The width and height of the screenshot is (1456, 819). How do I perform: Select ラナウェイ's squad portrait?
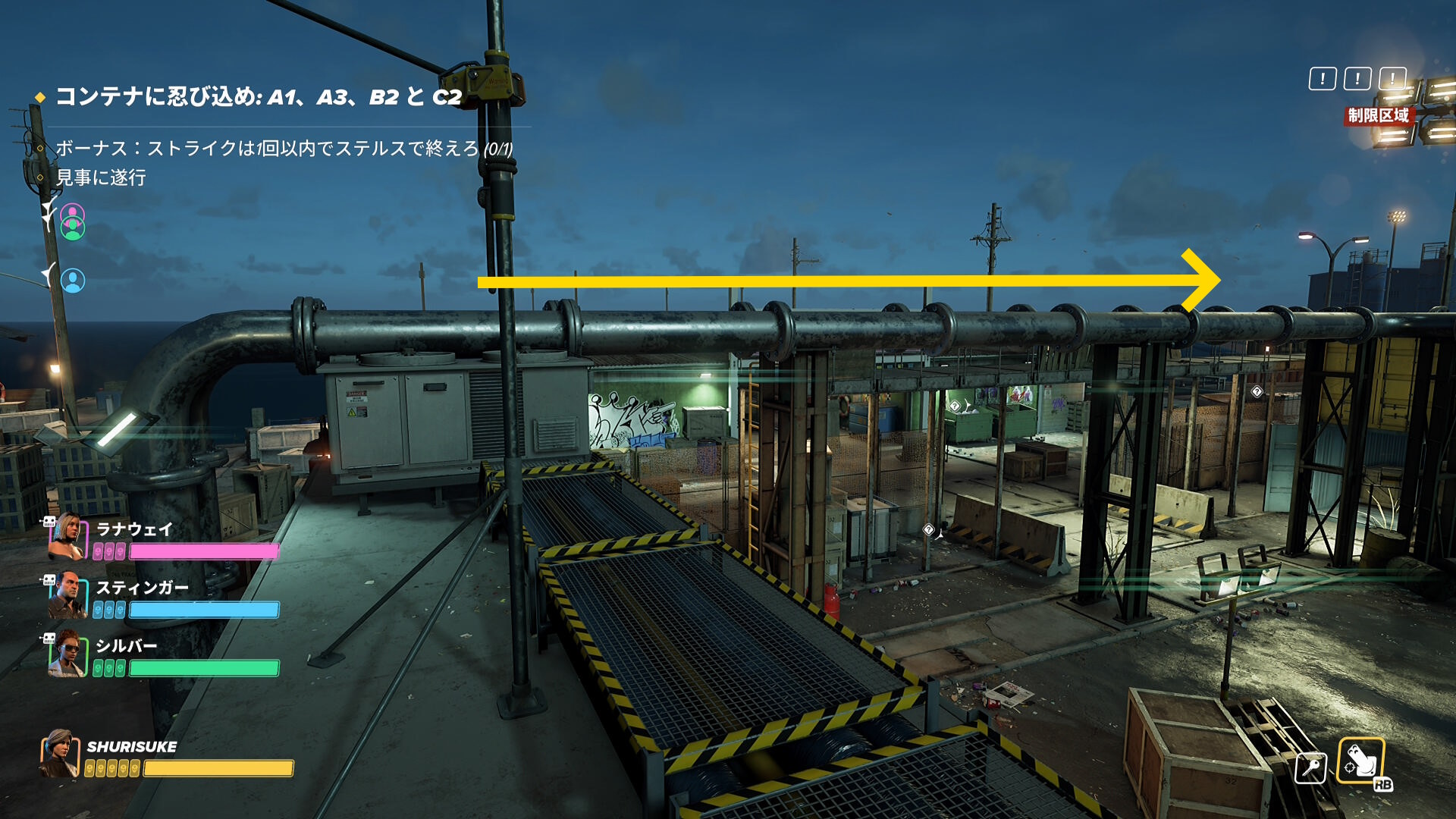(x=67, y=535)
